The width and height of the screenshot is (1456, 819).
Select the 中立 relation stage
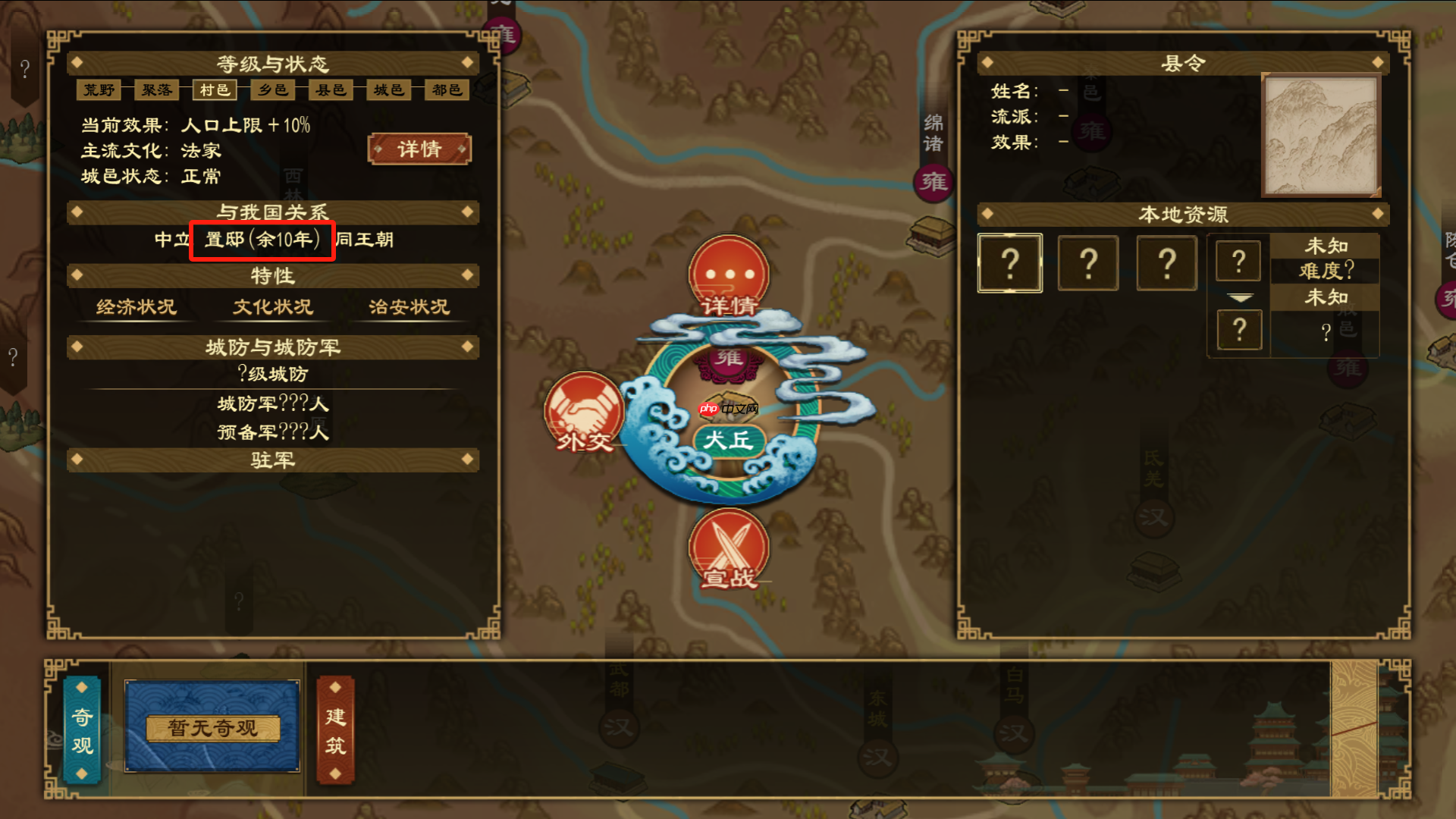pyautogui.click(x=172, y=240)
